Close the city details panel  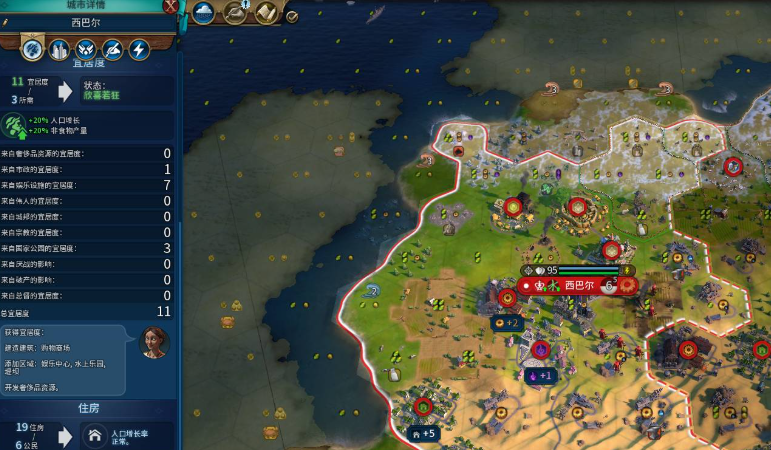click(x=171, y=7)
